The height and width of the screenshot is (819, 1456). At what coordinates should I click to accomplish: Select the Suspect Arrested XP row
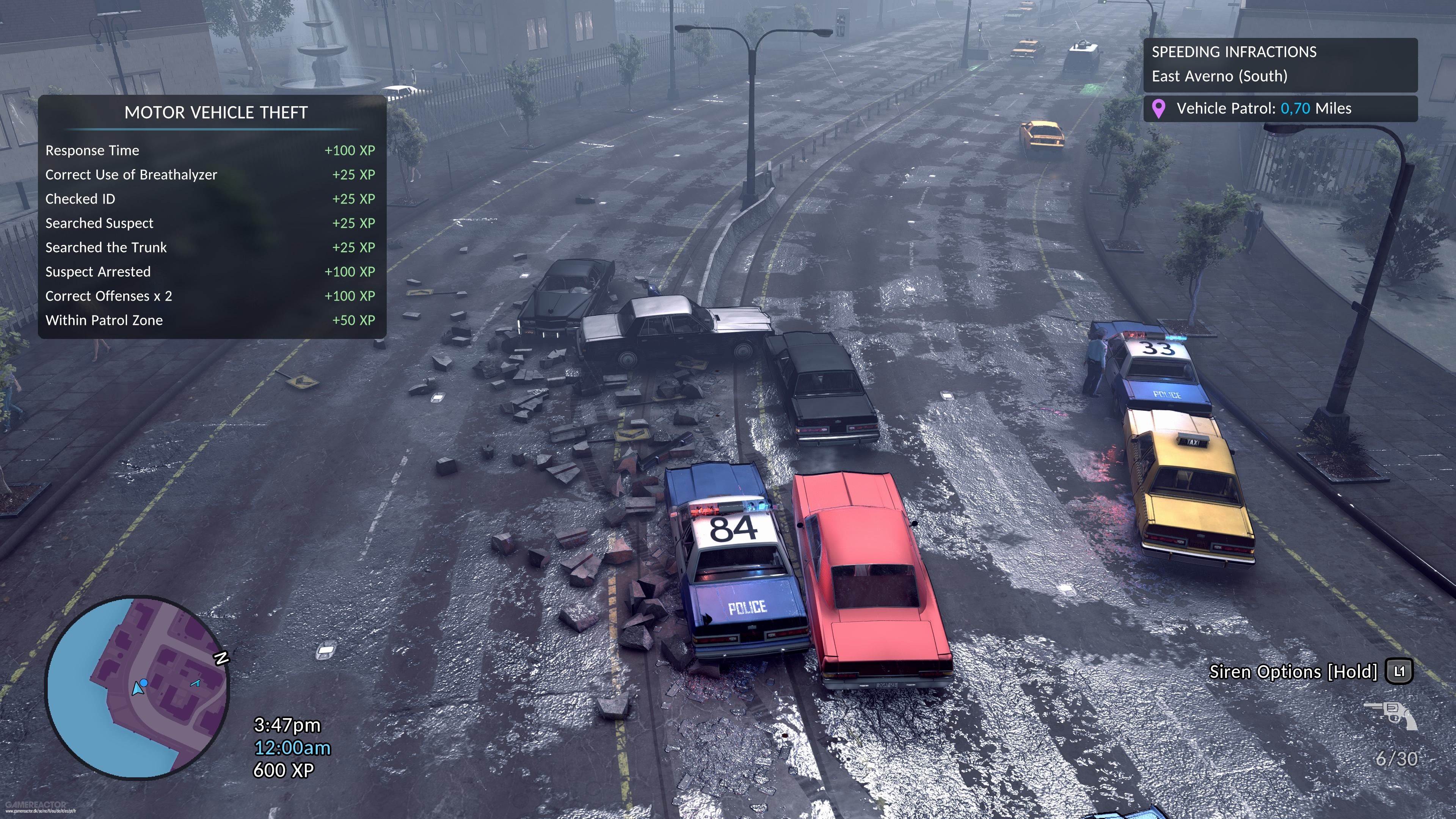210,272
